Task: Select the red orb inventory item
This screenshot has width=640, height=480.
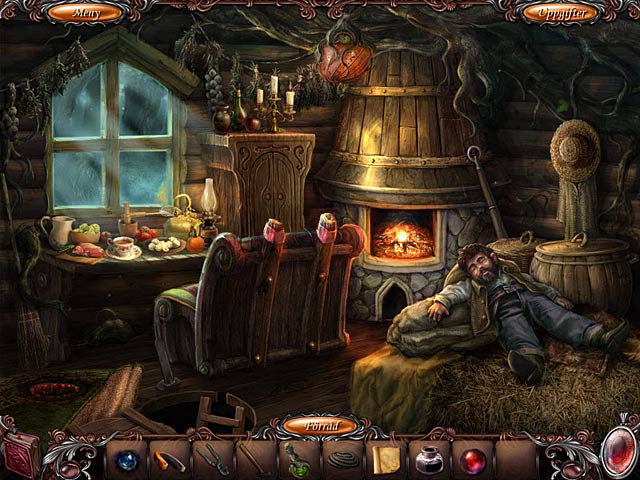Action: (x=471, y=459)
